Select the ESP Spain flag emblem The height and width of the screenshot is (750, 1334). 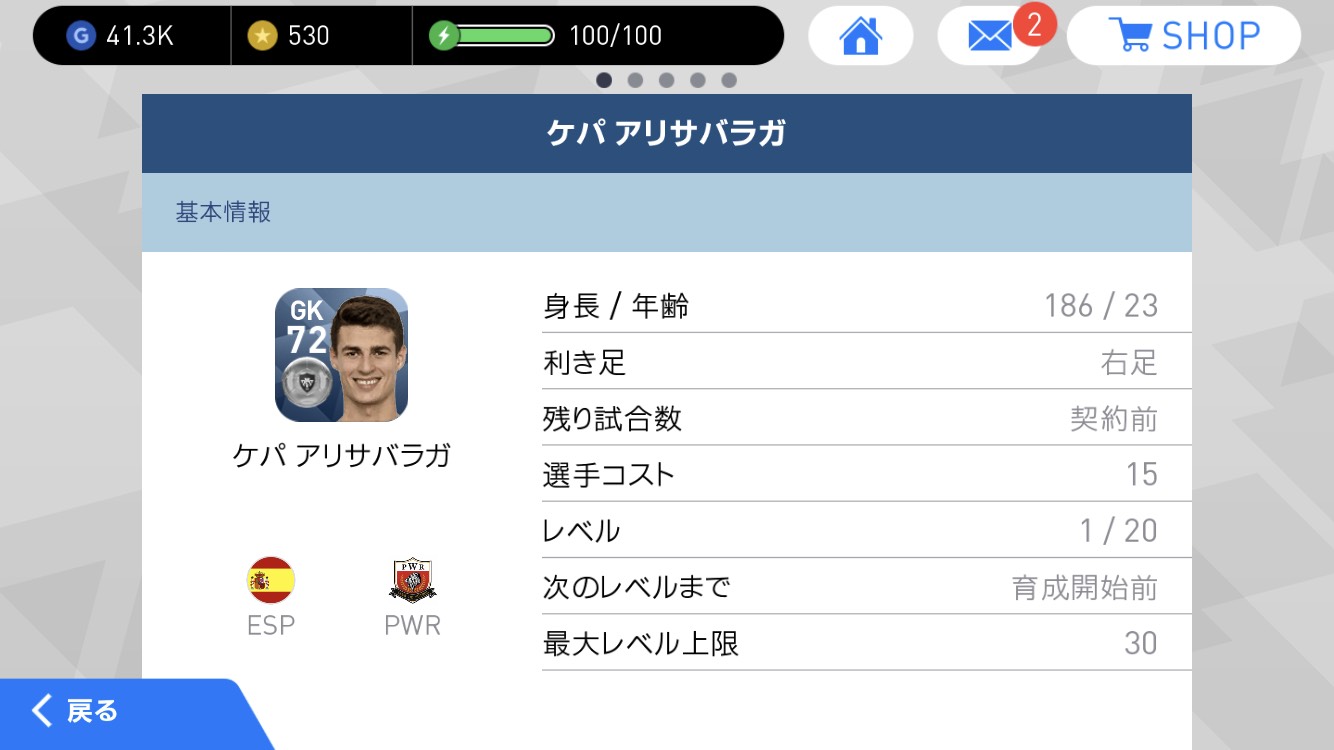[x=270, y=578]
